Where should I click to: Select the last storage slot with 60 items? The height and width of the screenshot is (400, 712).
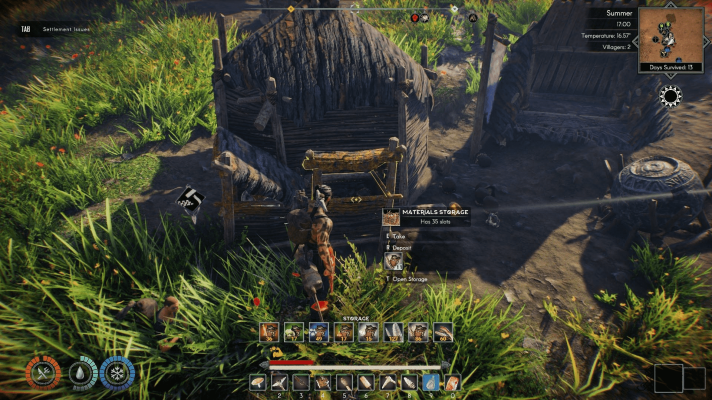click(x=444, y=332)
